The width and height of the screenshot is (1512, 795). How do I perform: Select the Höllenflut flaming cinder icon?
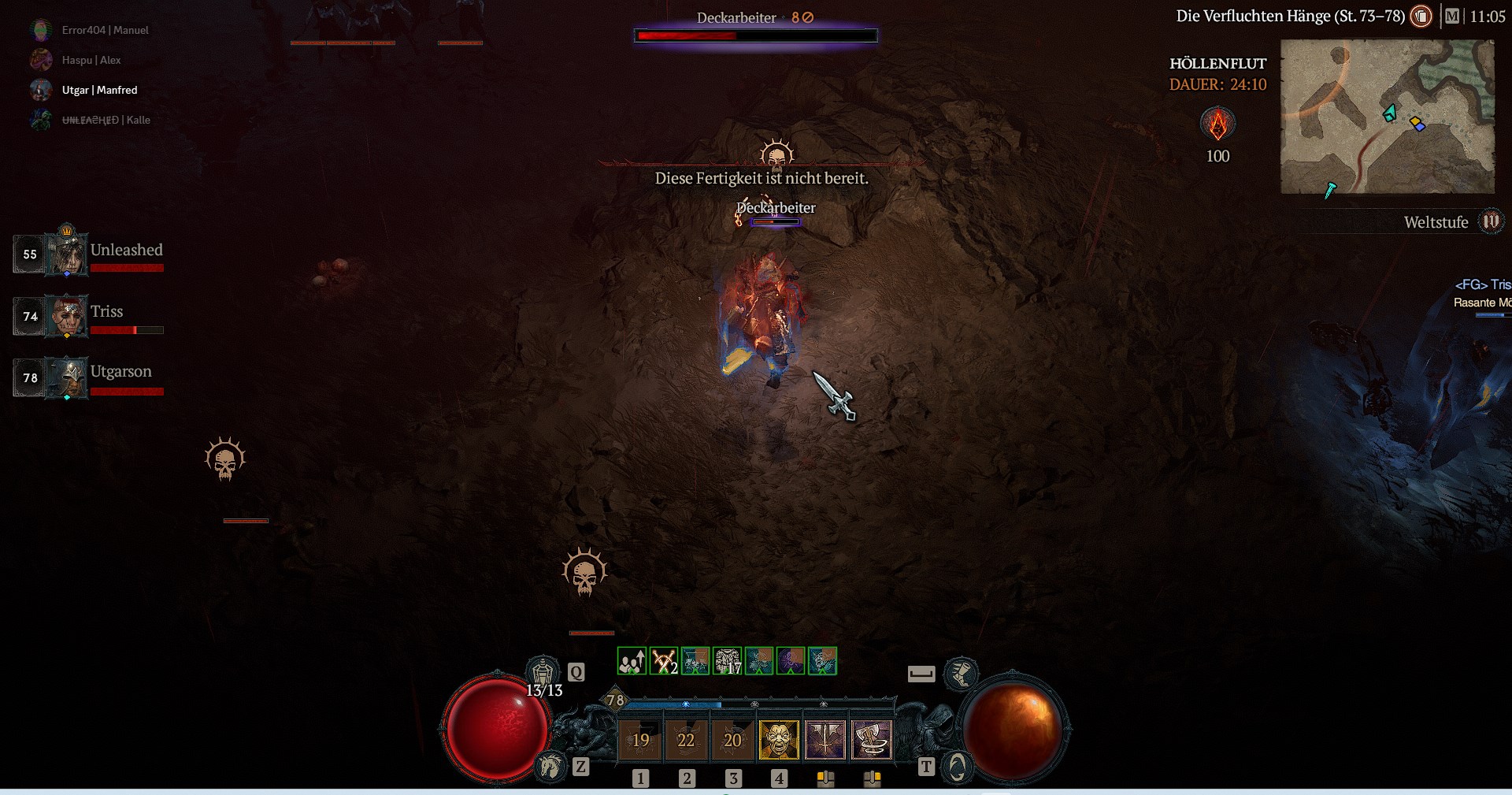click(1217, 124)
